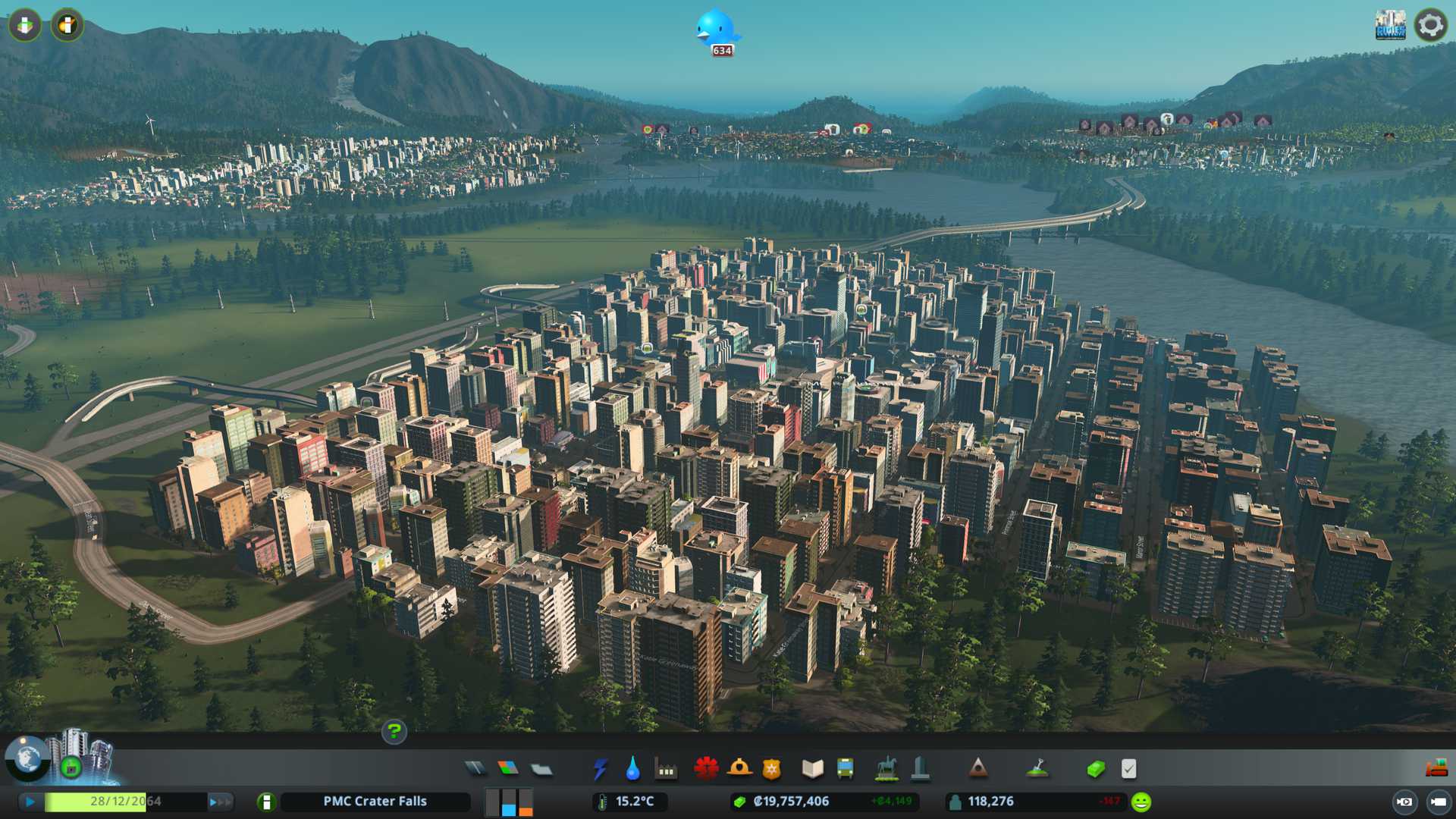Open the Zoning tool
Viewport: 1456px width, 819px height.
pos(508,769)
